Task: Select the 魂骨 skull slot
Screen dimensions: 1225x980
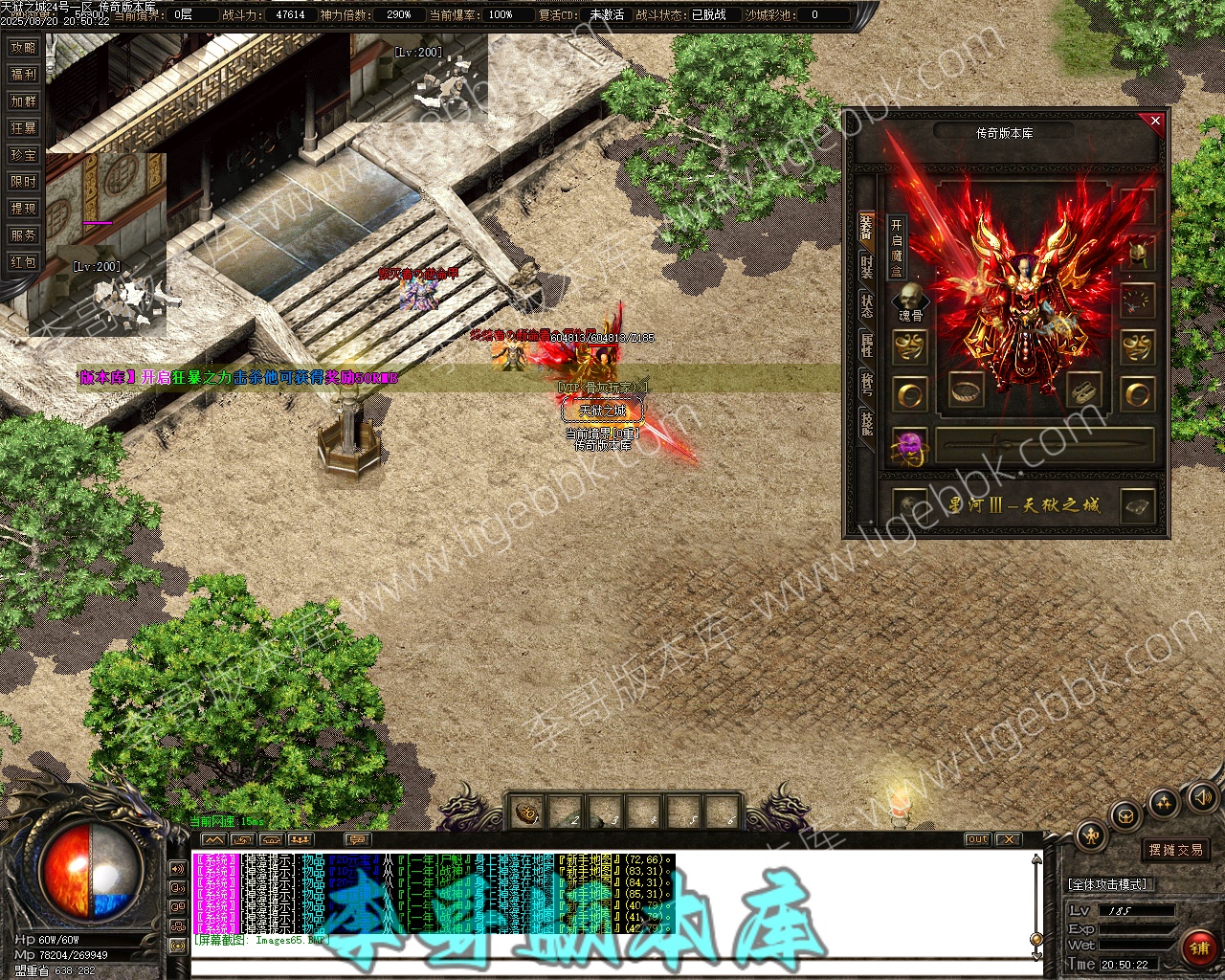Action: click(x=910, y=300)
